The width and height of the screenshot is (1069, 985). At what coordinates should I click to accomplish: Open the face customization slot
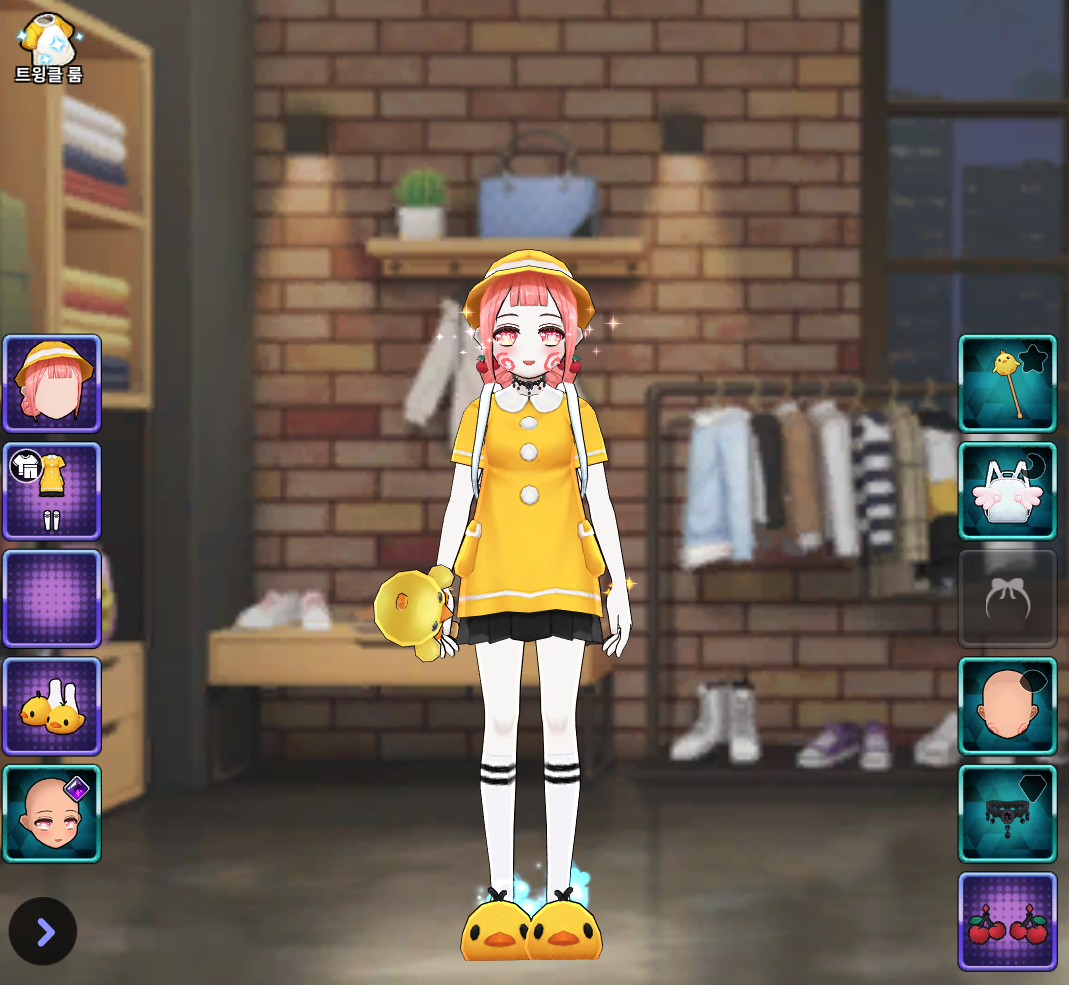click(52, 813)
